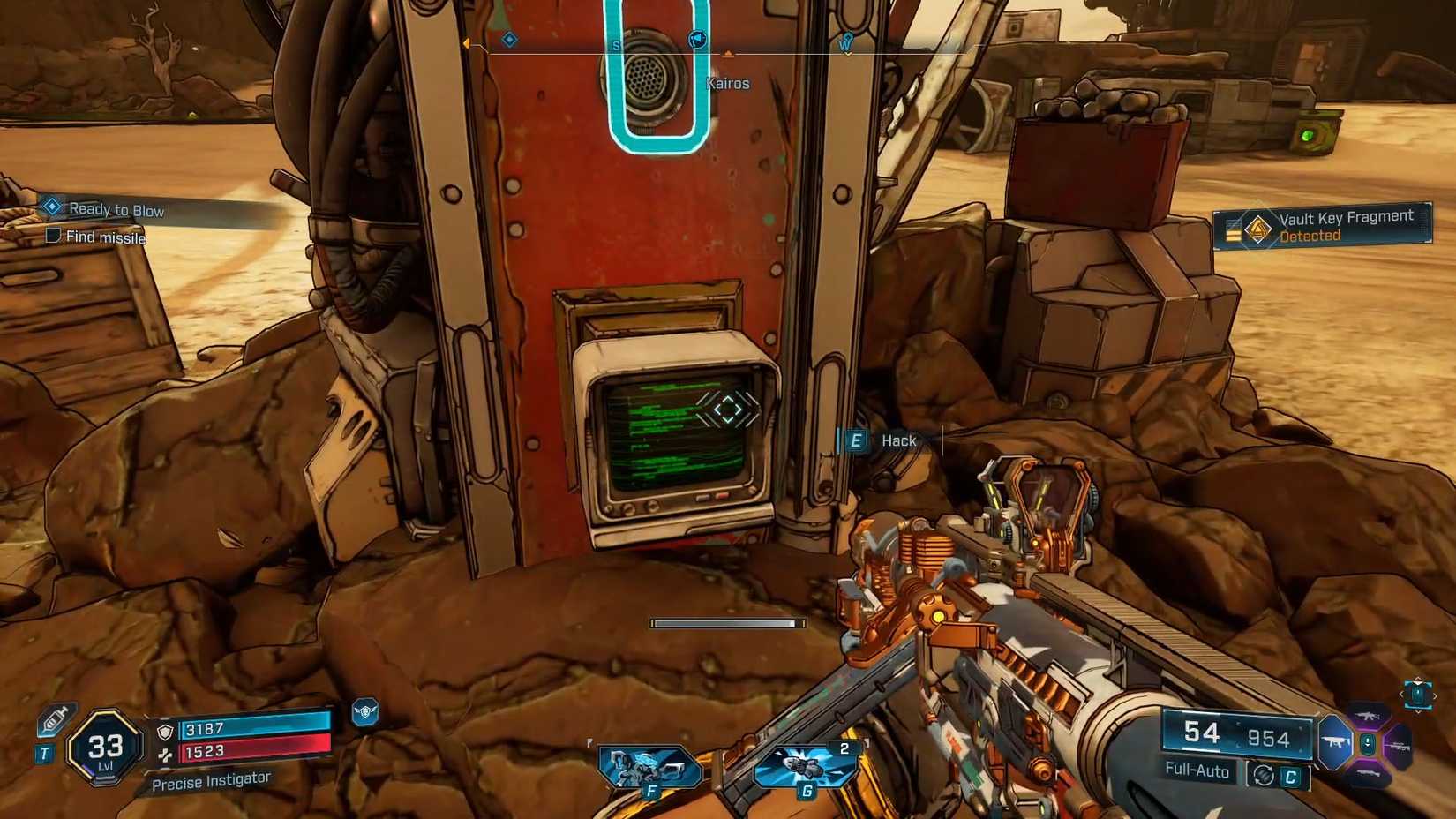Click the Ready to Blow objective text

click(x=117, y=209)
